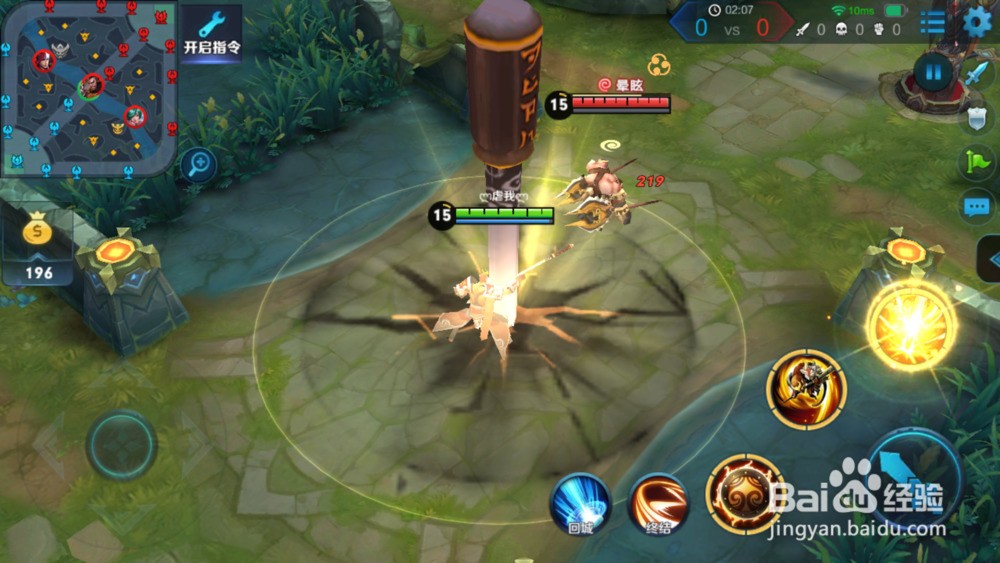Click the 开启指令 wrench button
The height and width of the screenshot is (563, 1000).
point(211,31)
